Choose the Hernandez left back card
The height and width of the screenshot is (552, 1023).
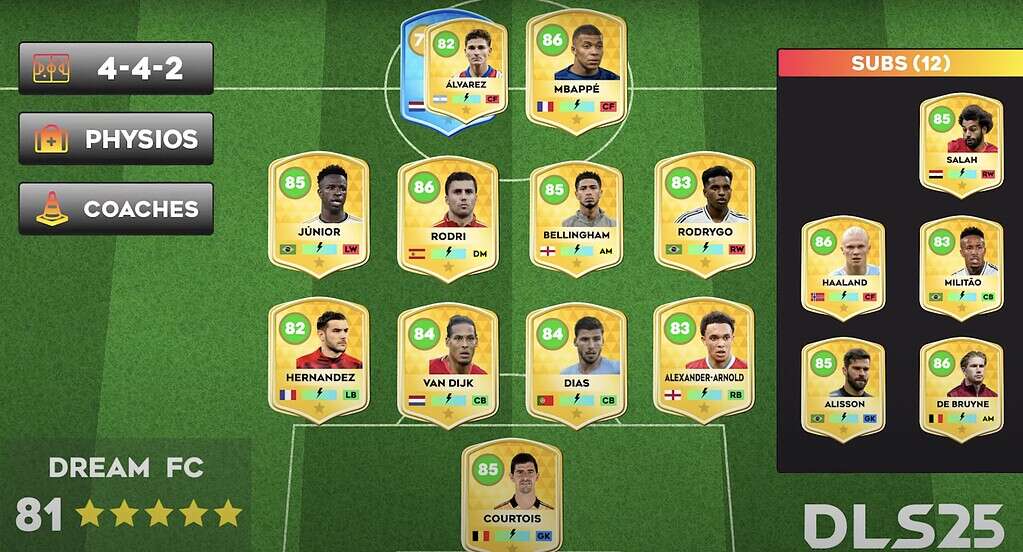[x=318, y=360]
